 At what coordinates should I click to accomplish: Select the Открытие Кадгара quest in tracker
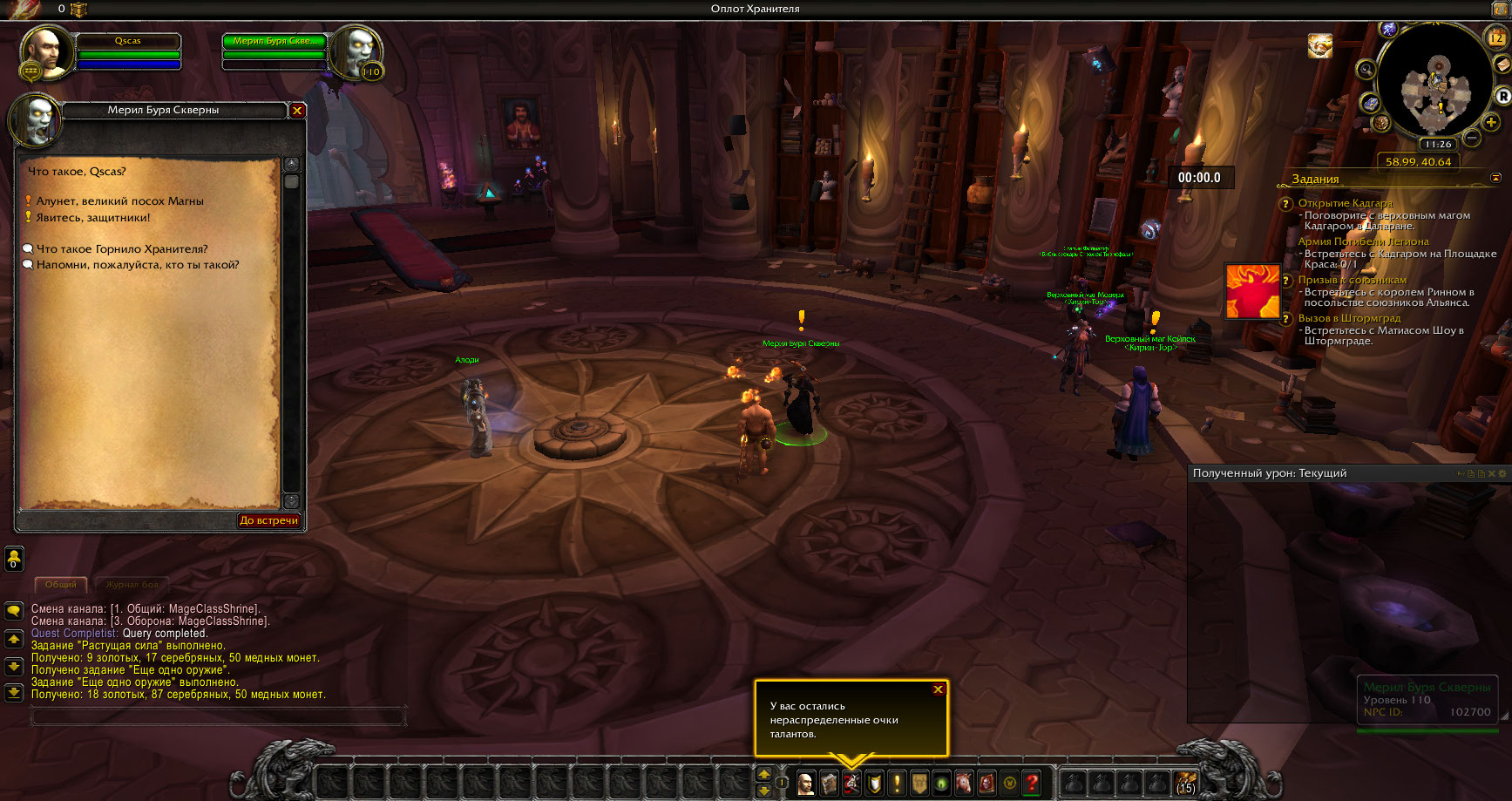coord(1345,203)
